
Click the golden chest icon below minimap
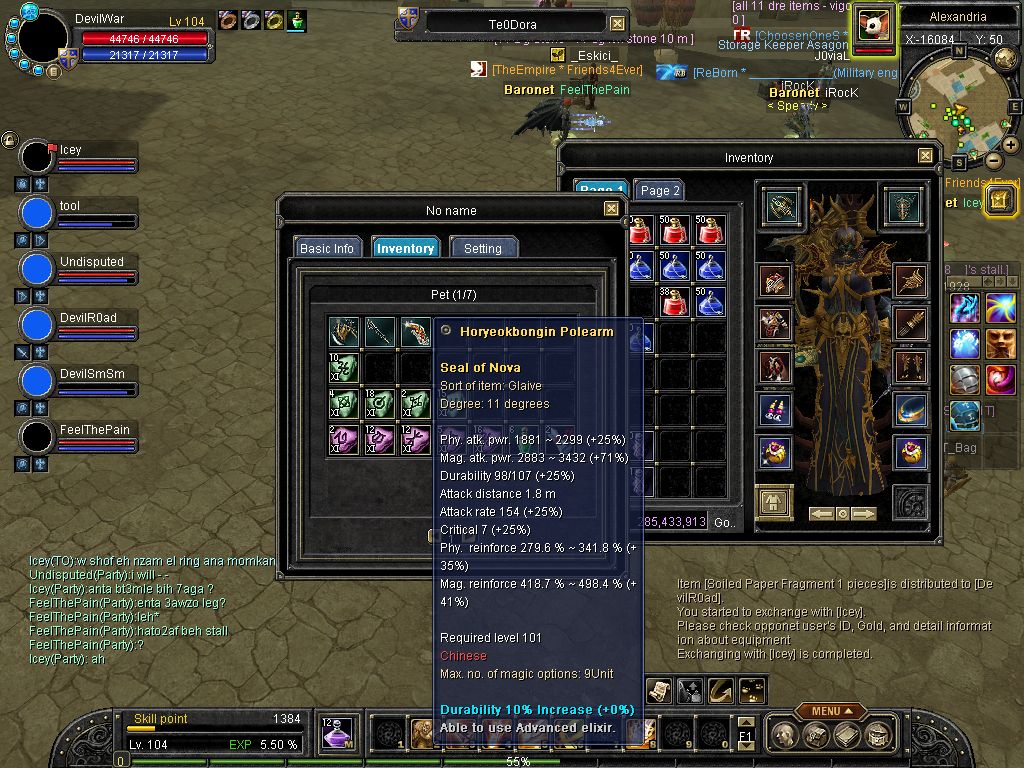coord(1000,200)
